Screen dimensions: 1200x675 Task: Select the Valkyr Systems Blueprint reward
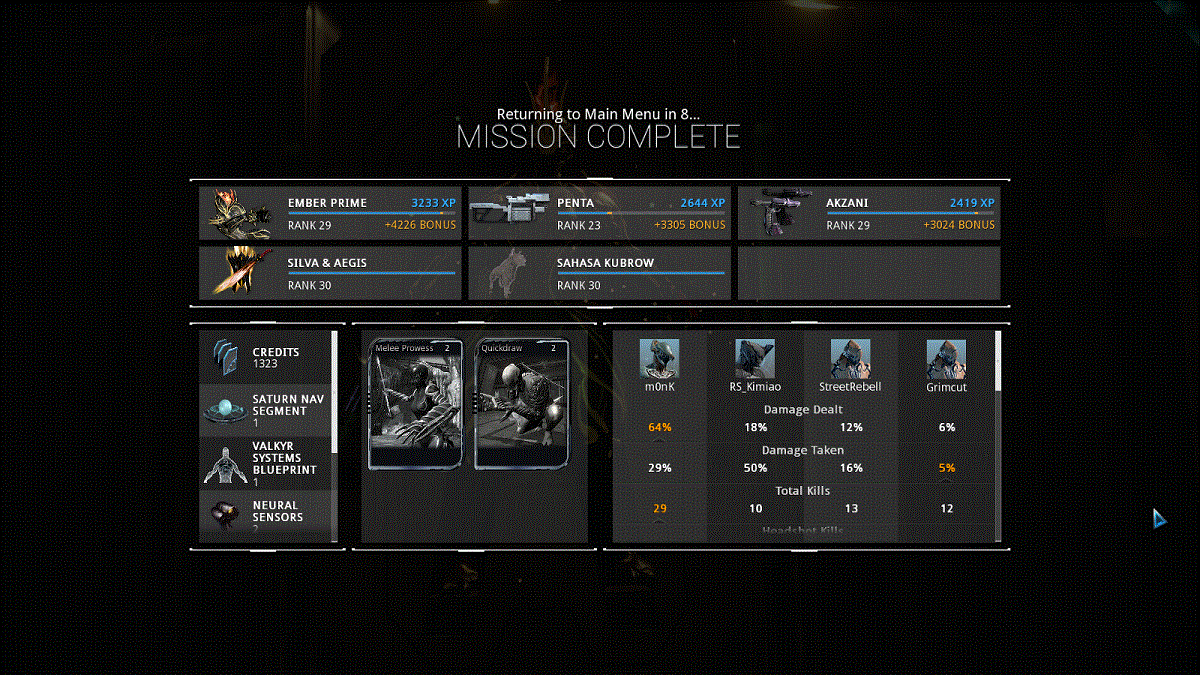coord(266,463)
